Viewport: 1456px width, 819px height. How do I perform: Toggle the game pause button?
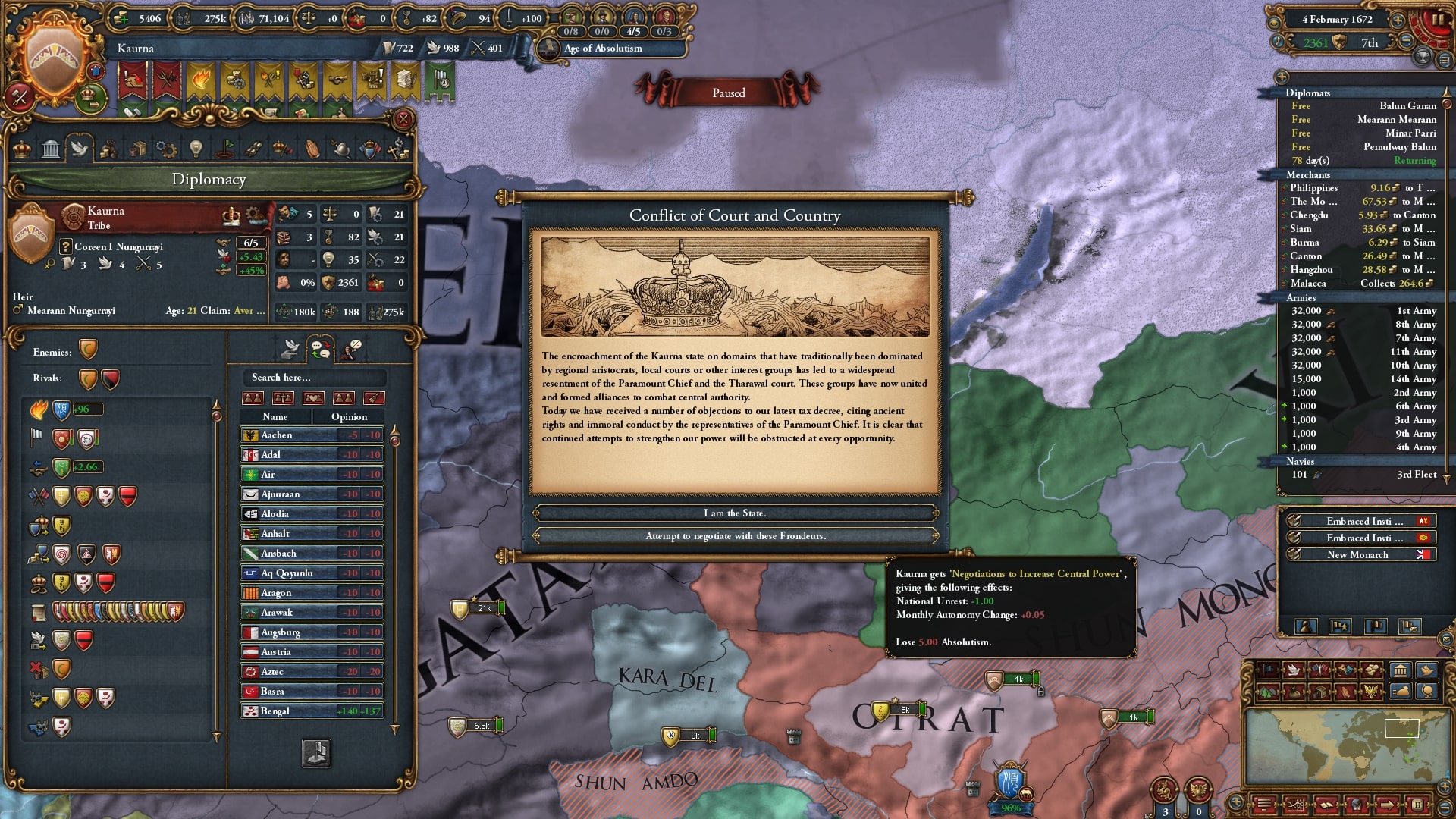tap(1438, 20)
